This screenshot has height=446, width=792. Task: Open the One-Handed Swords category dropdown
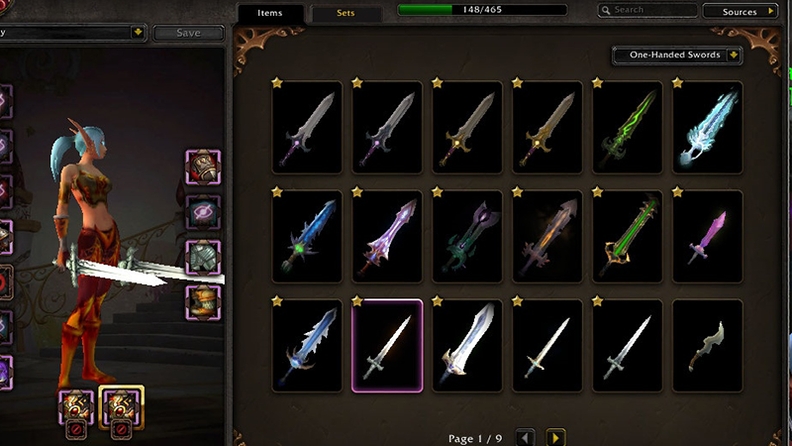[x=684, y=55]
